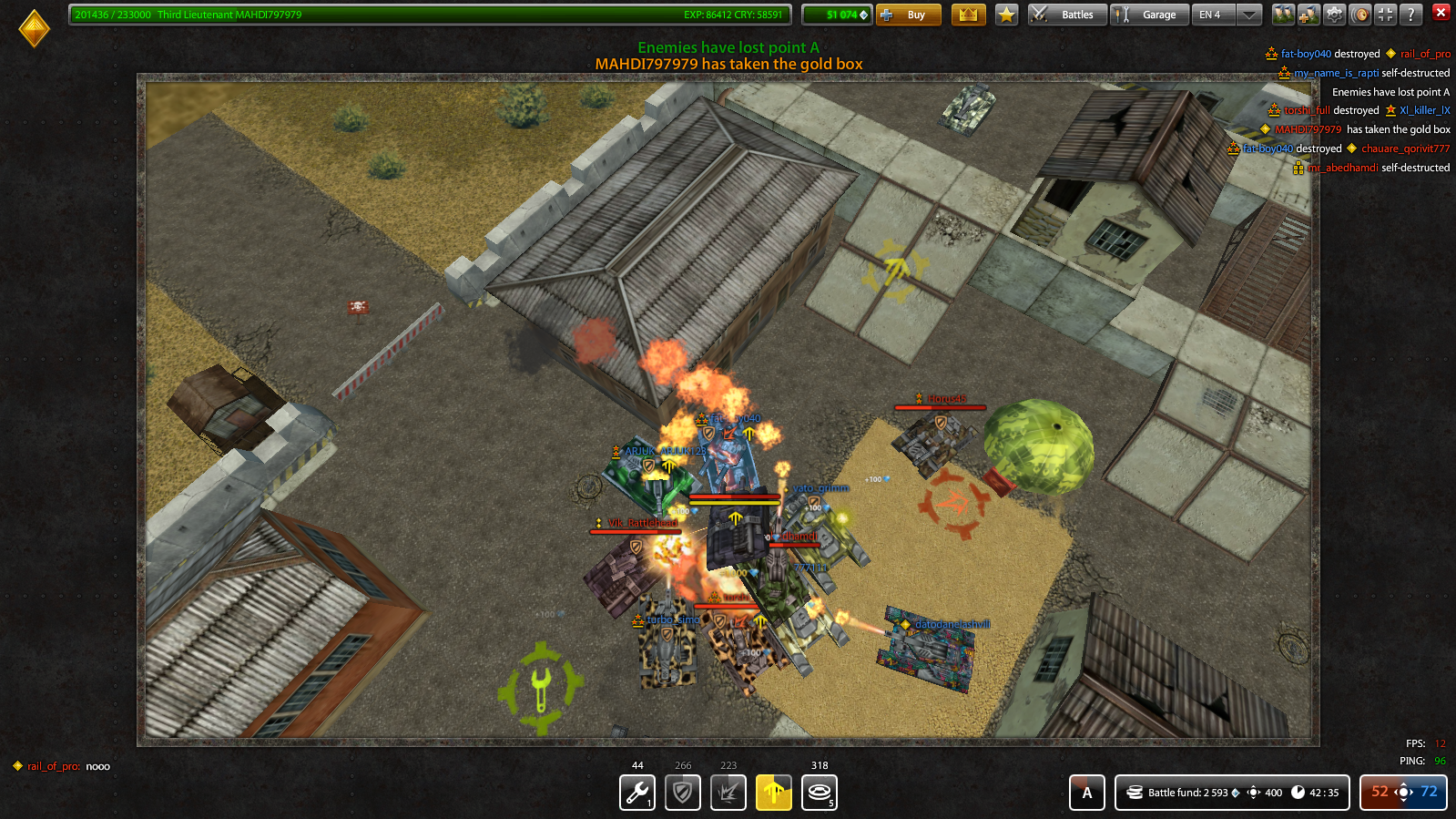Use the repair kit supply
The width and height of the screenshot is (1456, 819).
tap(636, 792)
